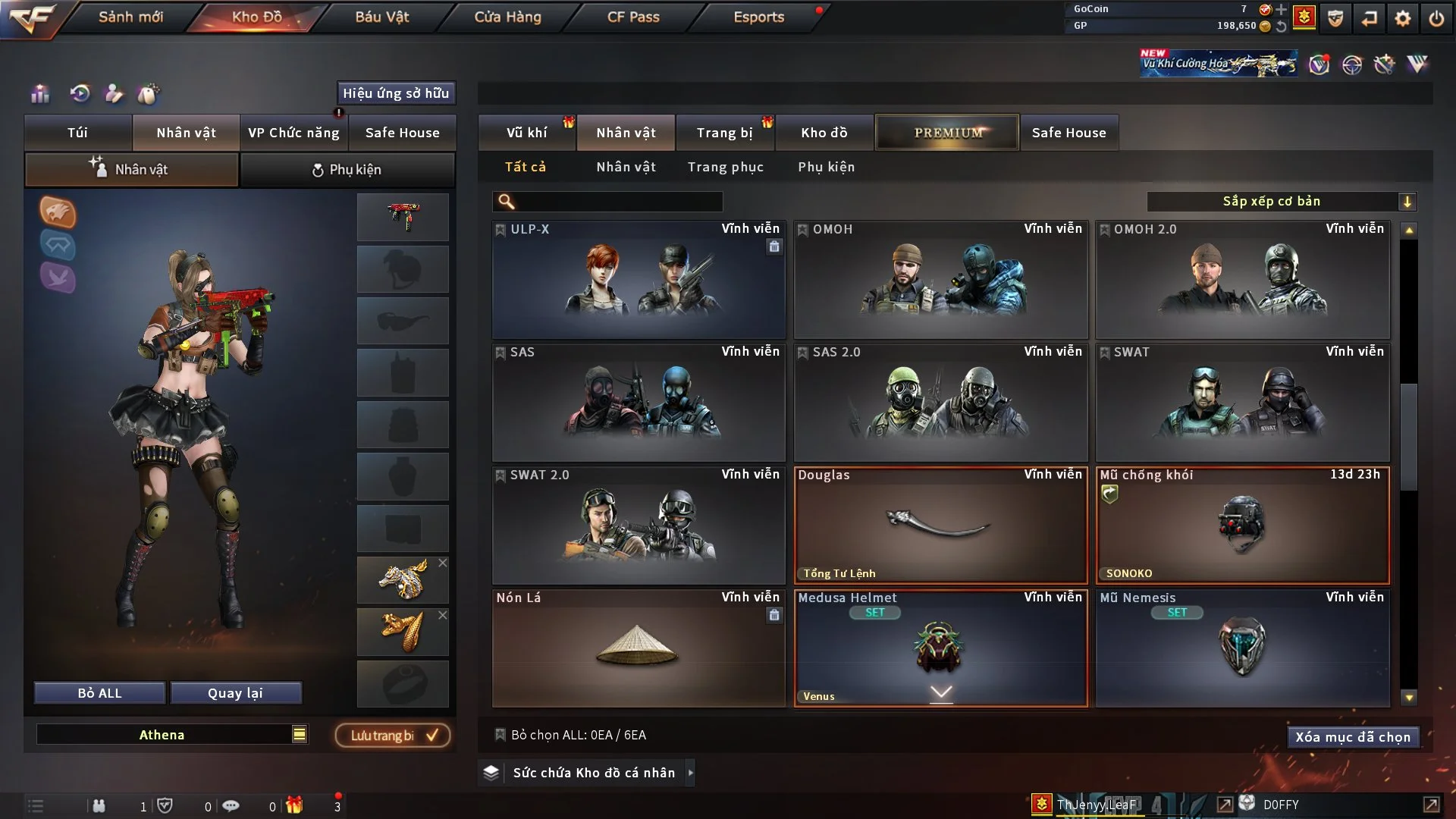Open the settings gear icon
This screenshot has width=1456, height=819.
coord(1403,18)
